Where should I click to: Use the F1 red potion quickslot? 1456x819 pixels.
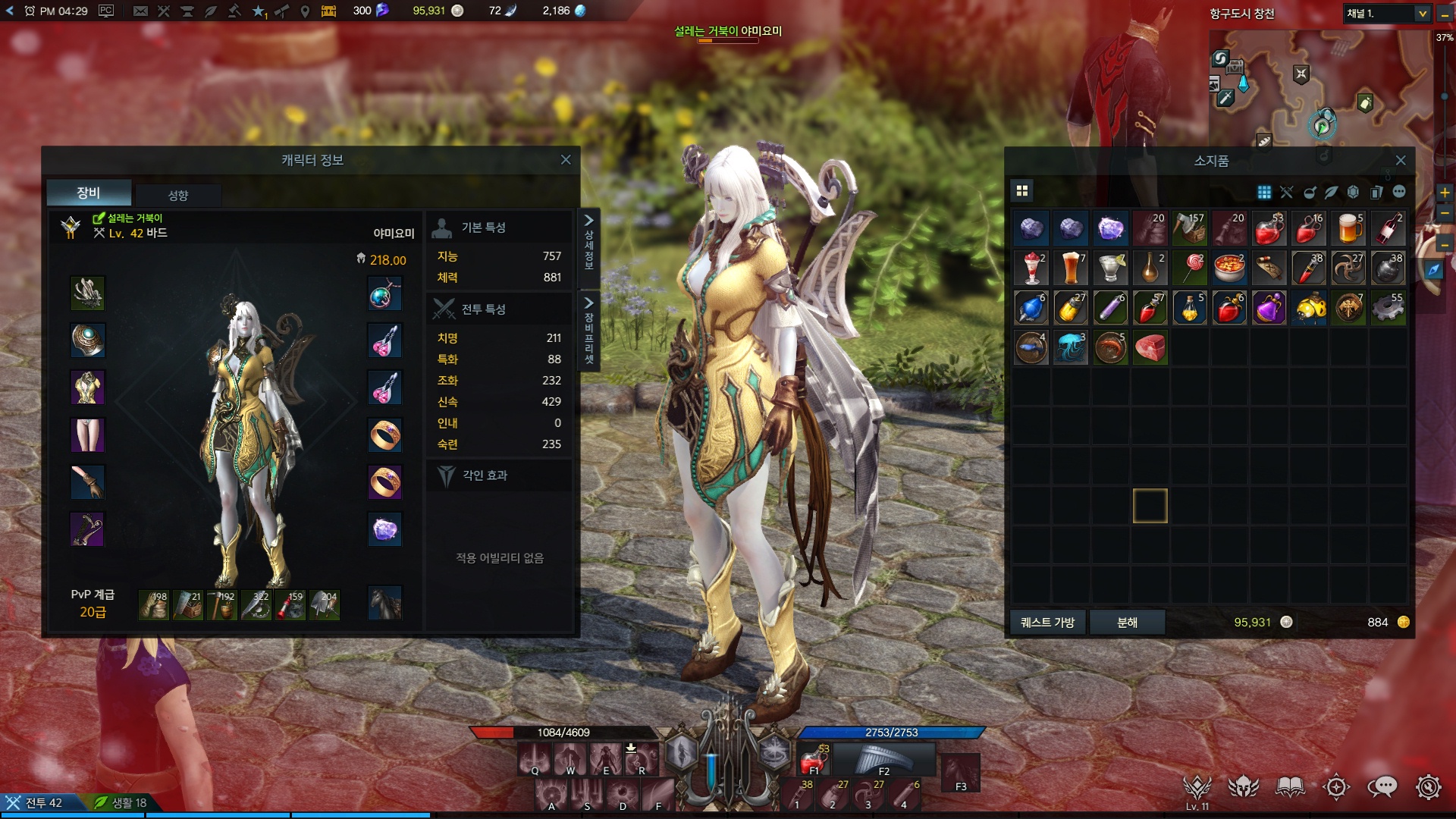click(x=814, y=760)
